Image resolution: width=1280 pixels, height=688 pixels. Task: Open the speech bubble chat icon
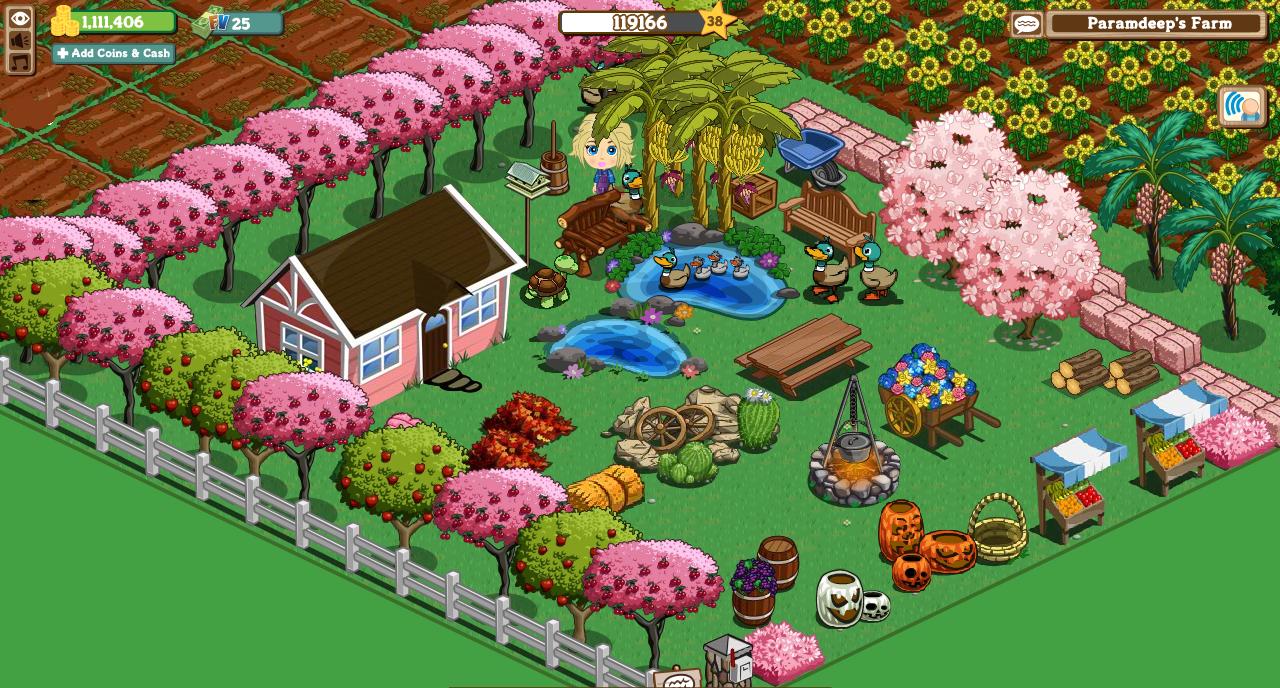[1027, 24]
